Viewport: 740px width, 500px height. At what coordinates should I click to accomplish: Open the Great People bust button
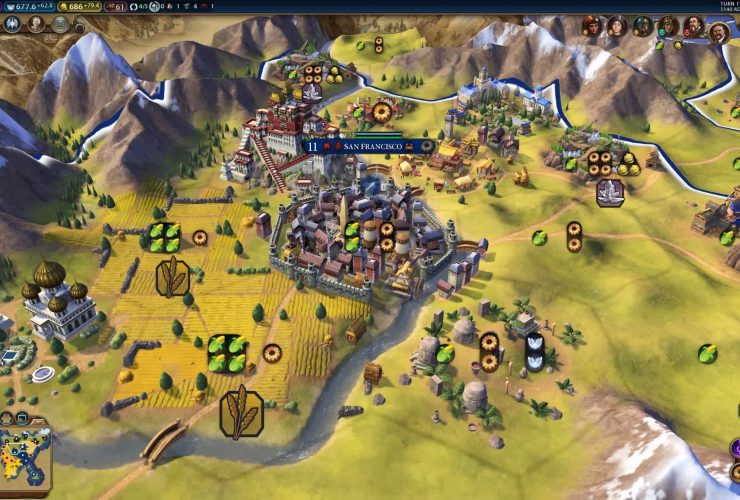coord(37,24)
